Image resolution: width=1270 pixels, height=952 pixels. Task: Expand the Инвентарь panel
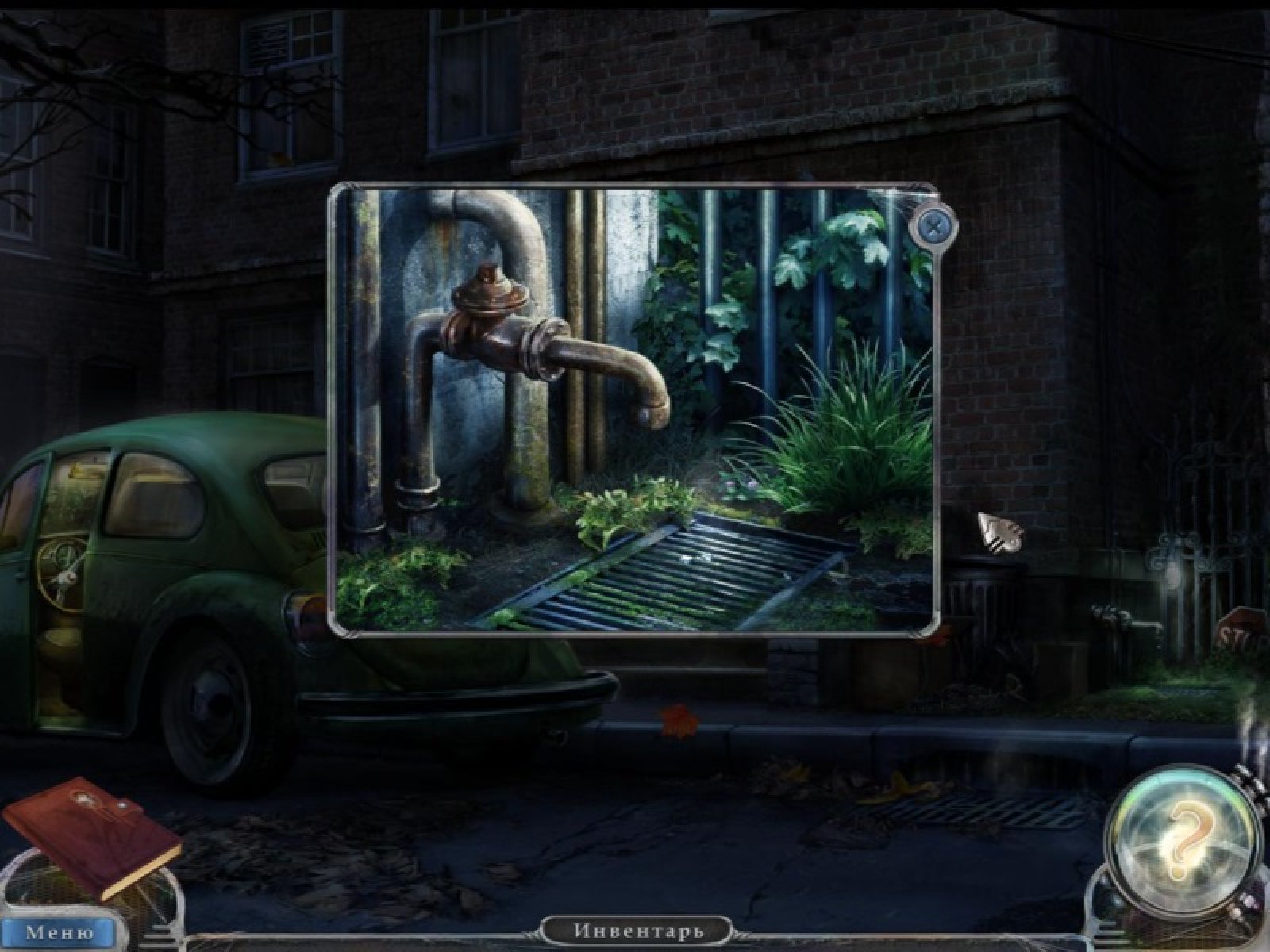[637, 930]
